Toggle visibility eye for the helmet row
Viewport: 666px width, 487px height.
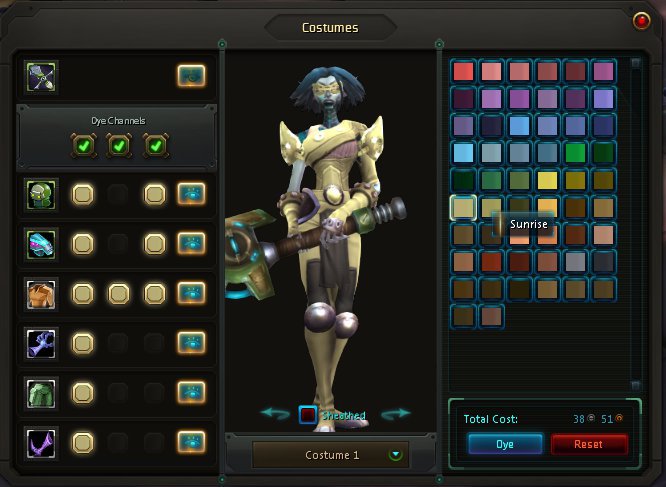191,194
